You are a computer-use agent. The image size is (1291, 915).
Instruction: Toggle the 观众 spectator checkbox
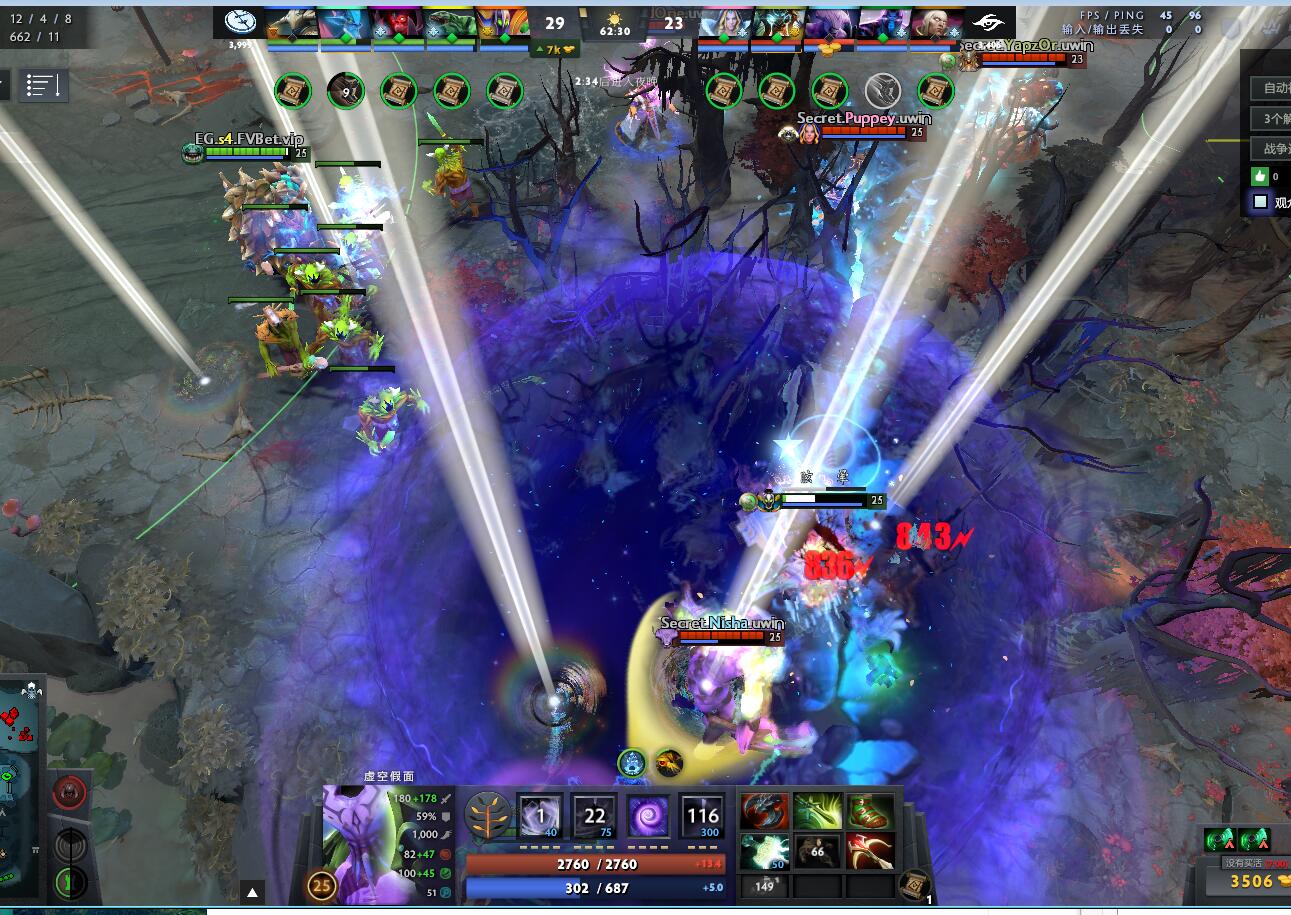(1258, 201)
